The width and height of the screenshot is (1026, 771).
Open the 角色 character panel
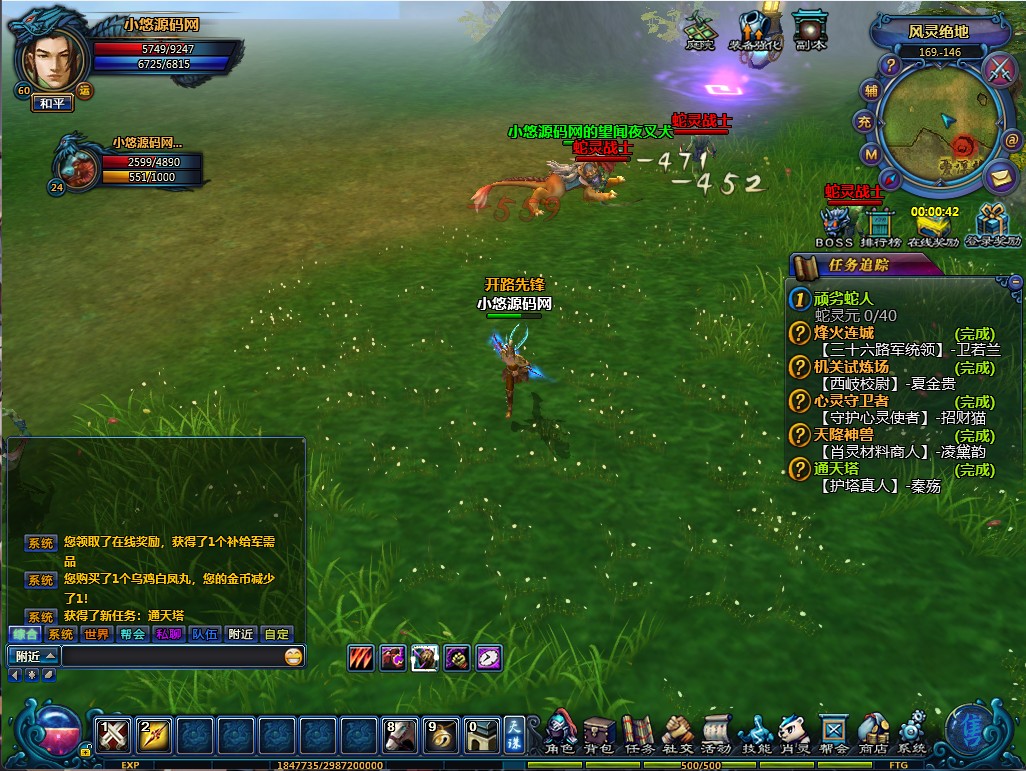(x=560, y=734)
